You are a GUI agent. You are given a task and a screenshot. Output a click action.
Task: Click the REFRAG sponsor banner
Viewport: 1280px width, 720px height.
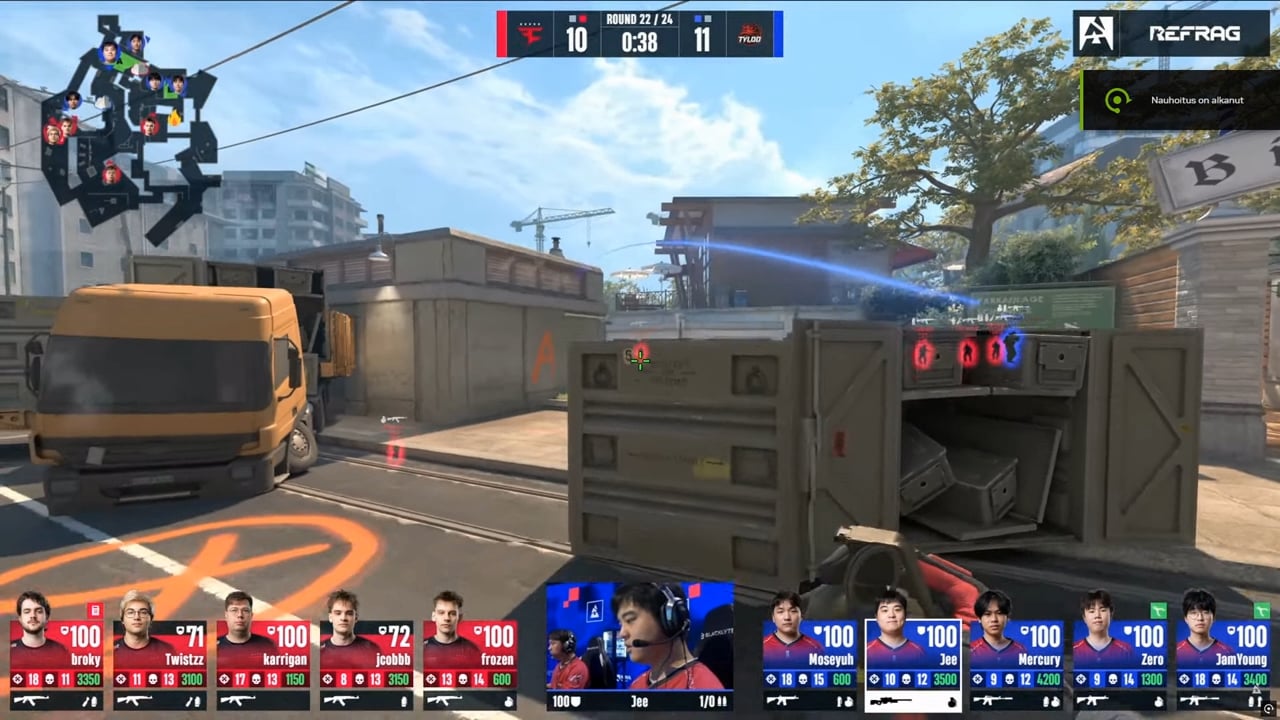coord(1170,33)
